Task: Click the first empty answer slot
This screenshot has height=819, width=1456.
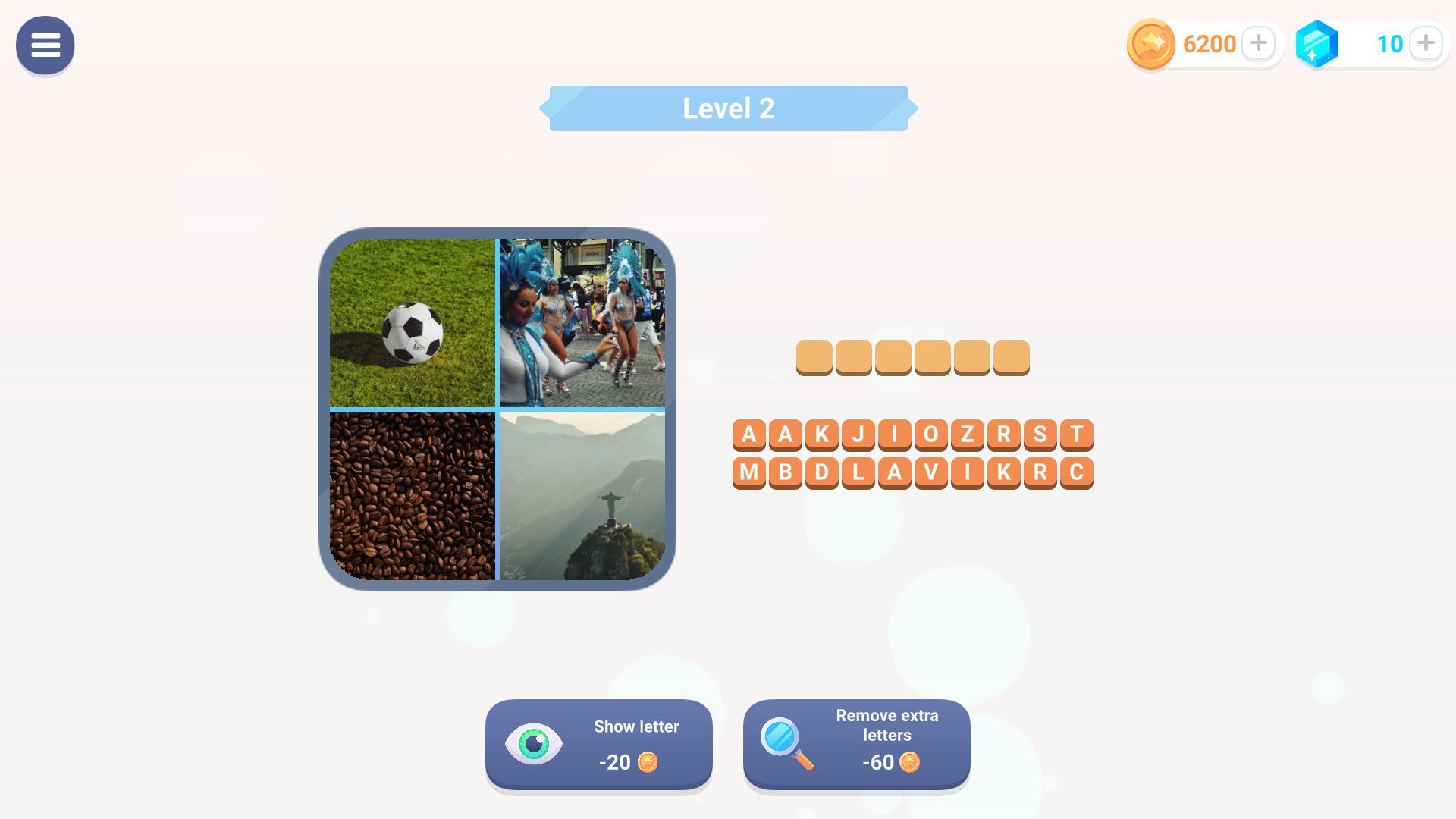Action: [x=814, y=356]
